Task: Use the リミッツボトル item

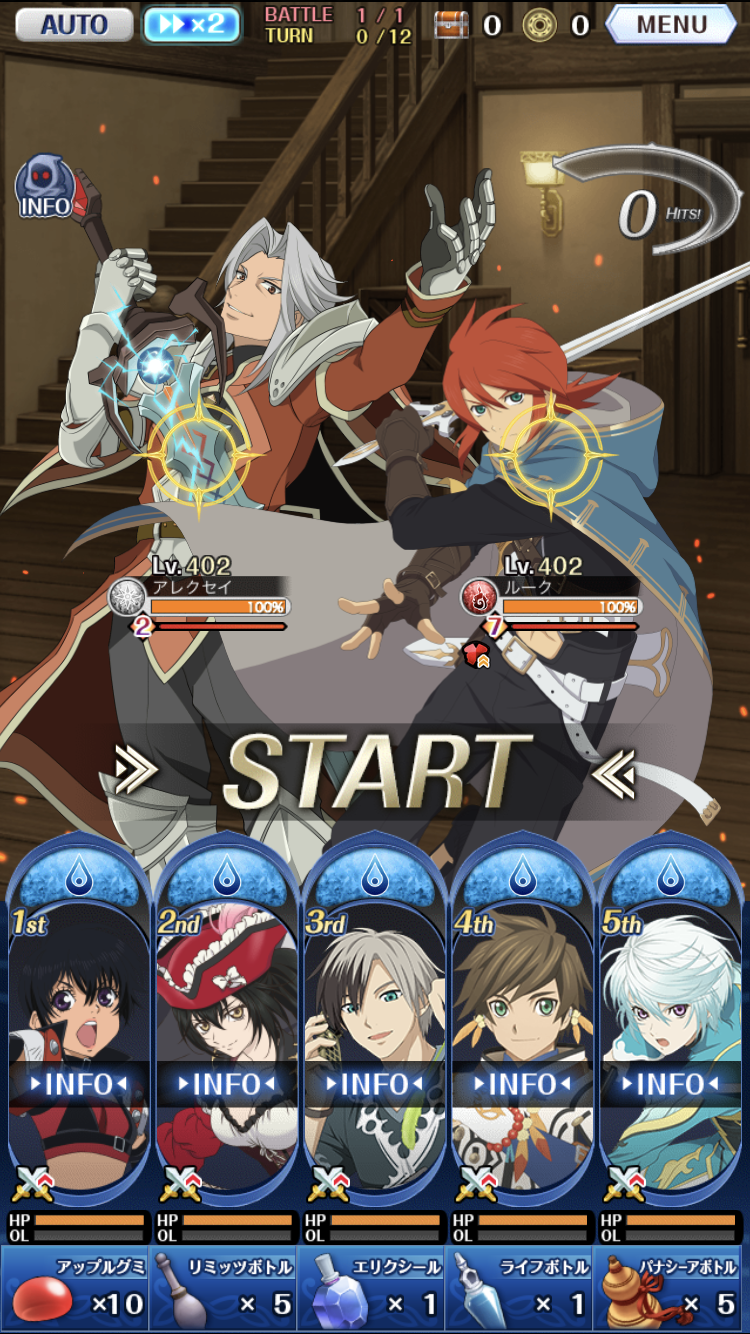Action: [223, 1290]
